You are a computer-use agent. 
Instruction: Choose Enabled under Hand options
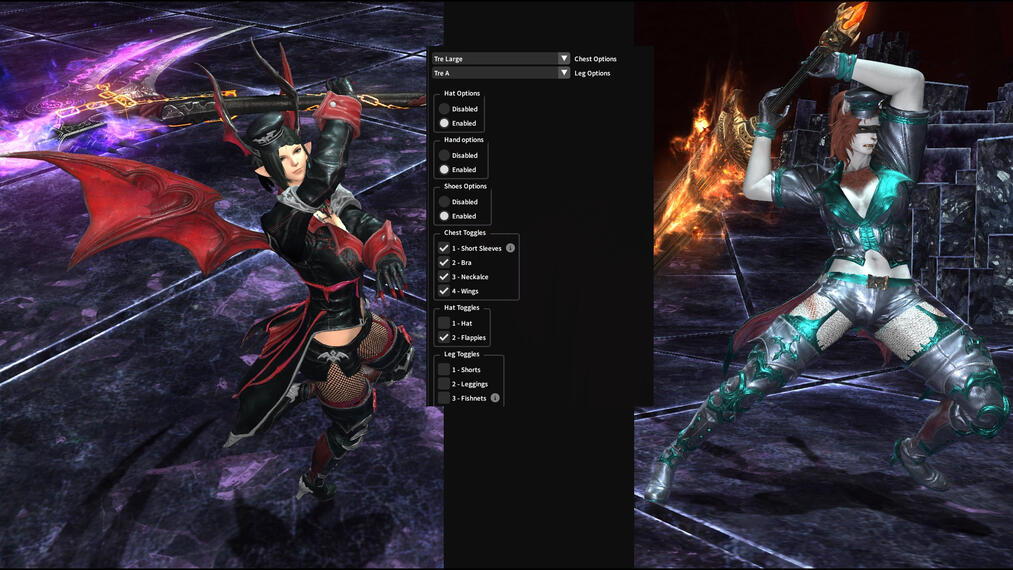point(444,170)
